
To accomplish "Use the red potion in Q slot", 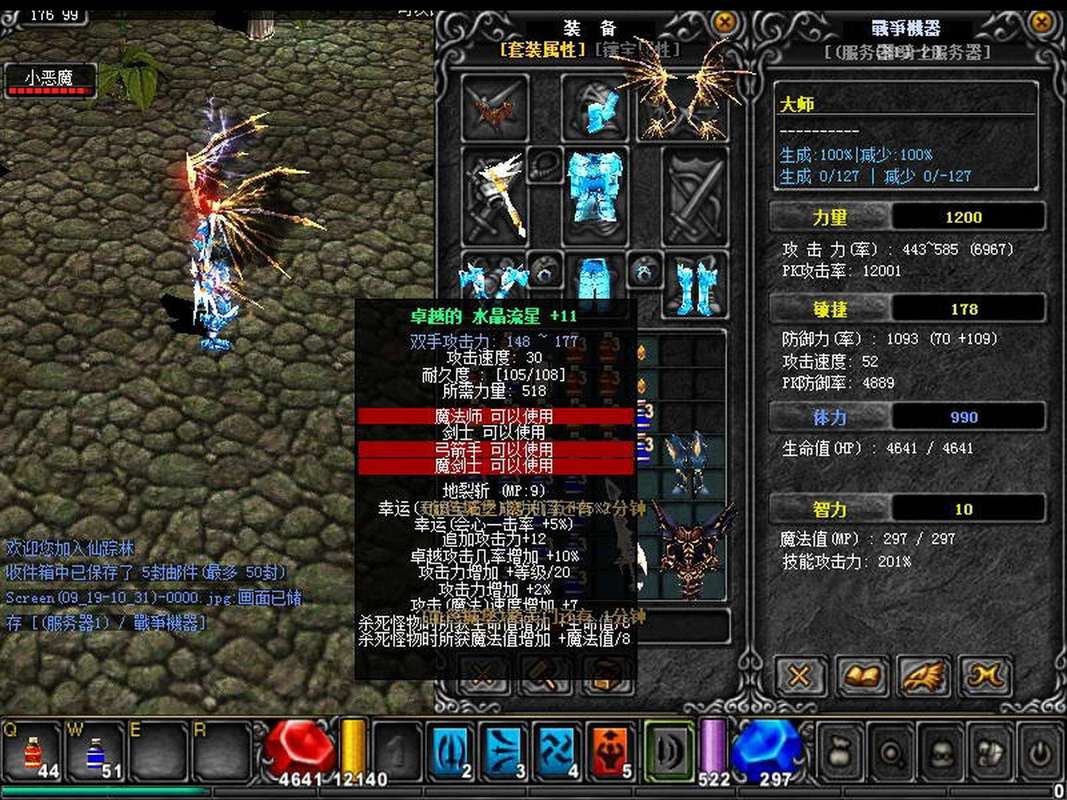I will (35, 750).
